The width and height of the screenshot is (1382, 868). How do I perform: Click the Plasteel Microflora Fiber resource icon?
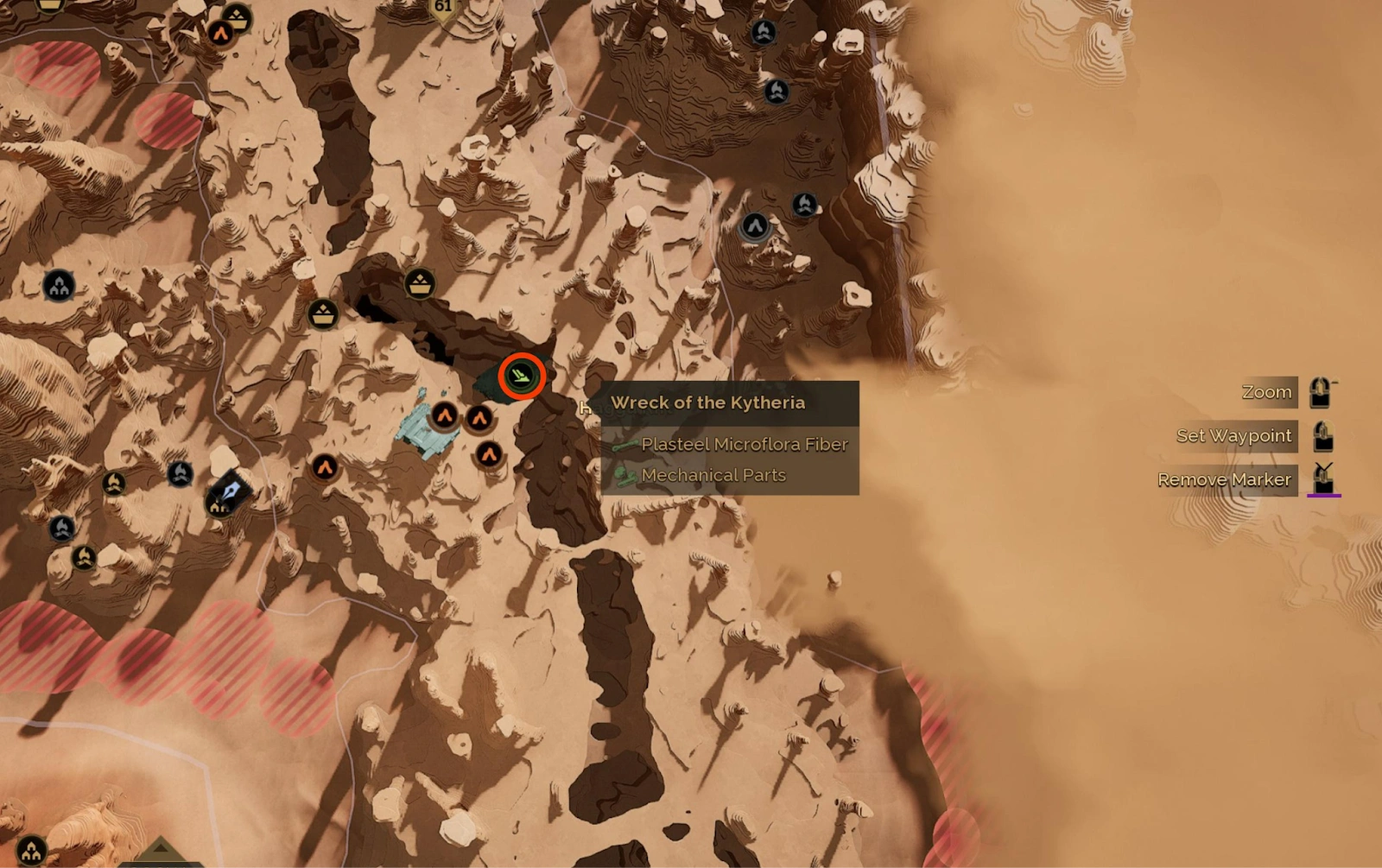click(x=626, y=444)
